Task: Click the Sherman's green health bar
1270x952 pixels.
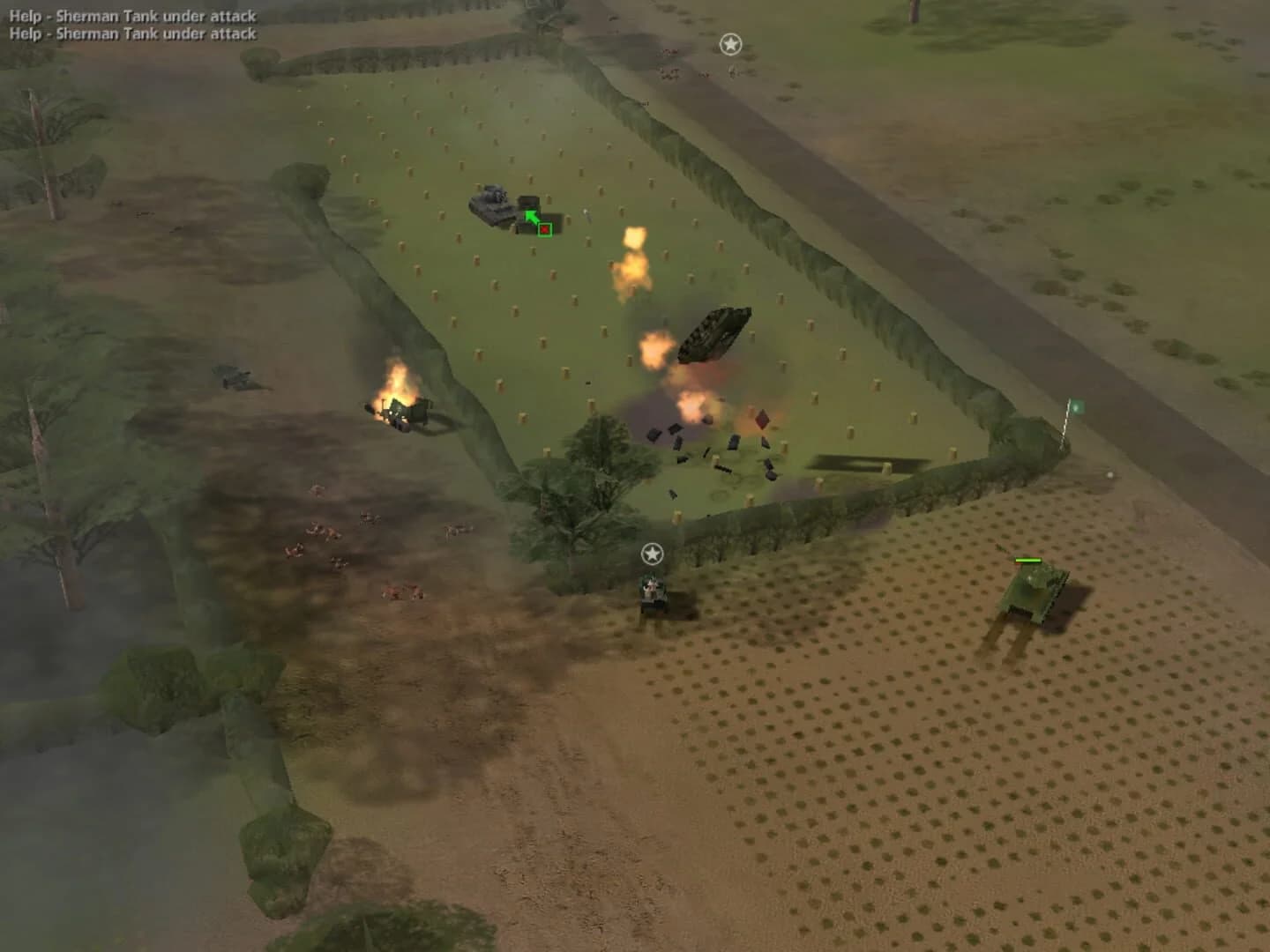Action: pos(1028,559)
